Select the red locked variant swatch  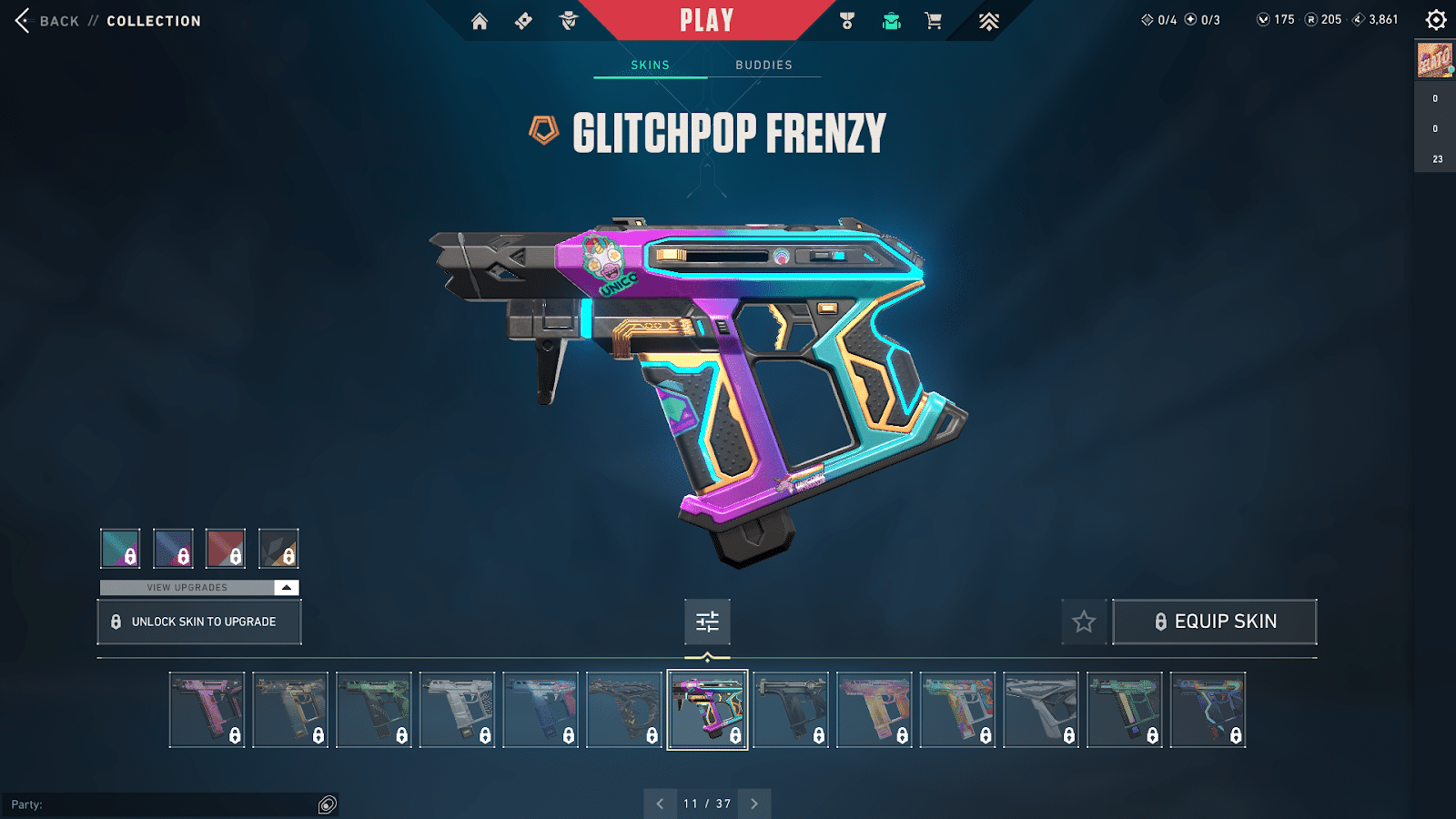pyautogui.click(x=226, y=549)
